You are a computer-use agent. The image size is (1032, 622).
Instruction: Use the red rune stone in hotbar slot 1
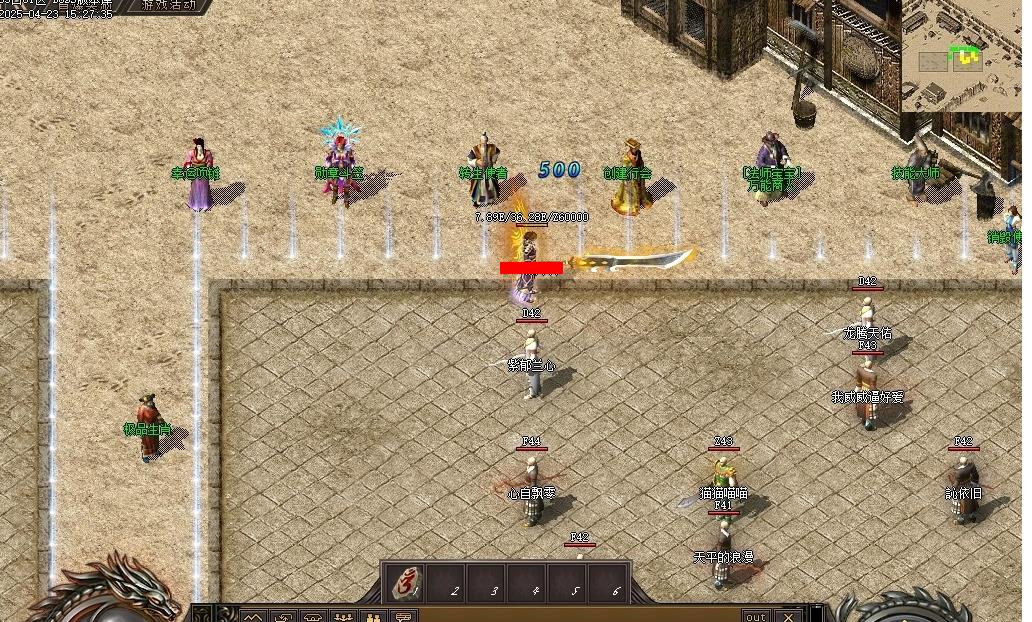coord(407,582)
